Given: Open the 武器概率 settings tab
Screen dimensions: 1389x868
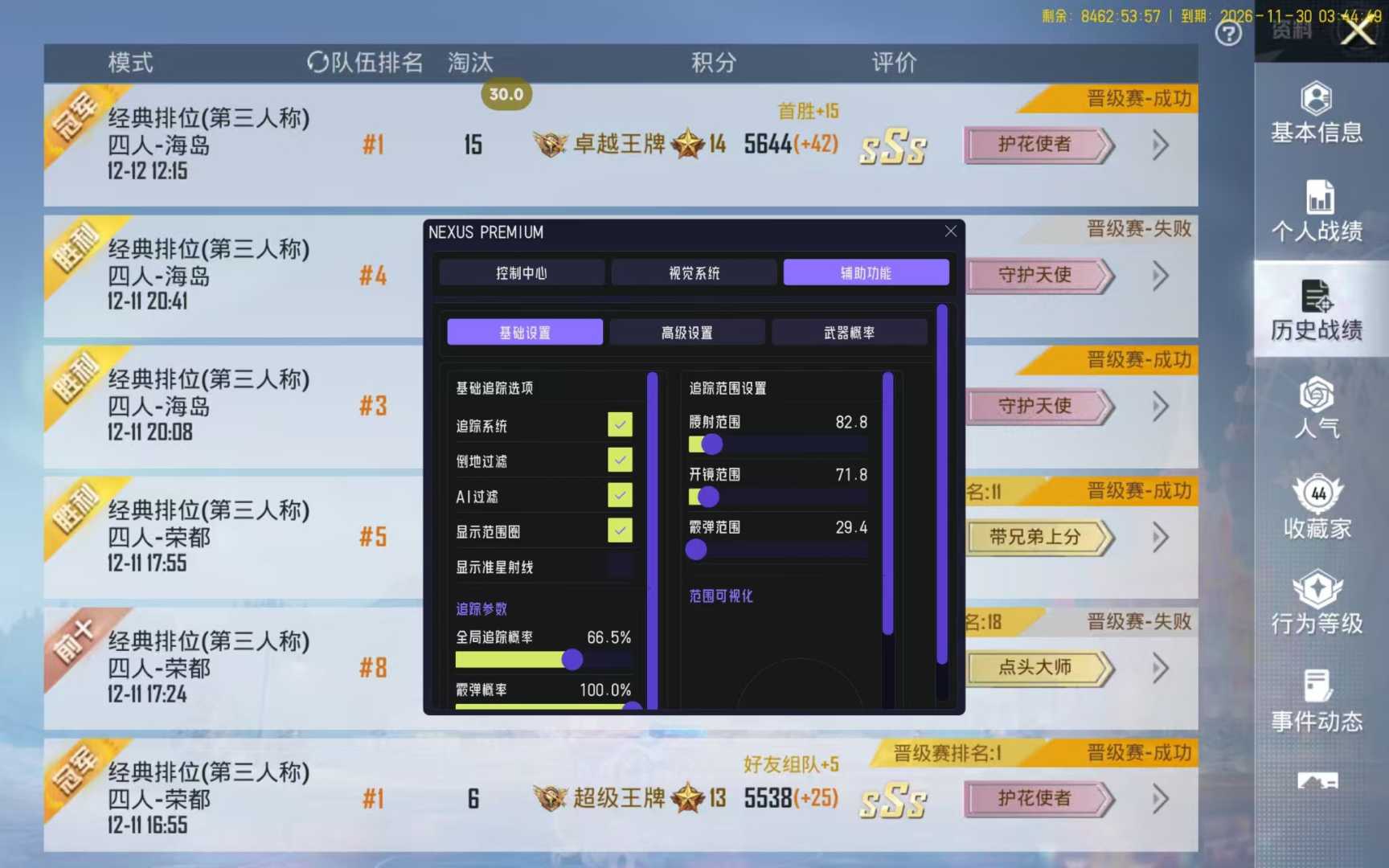Looking at the screenshot, I should point(849,331).
